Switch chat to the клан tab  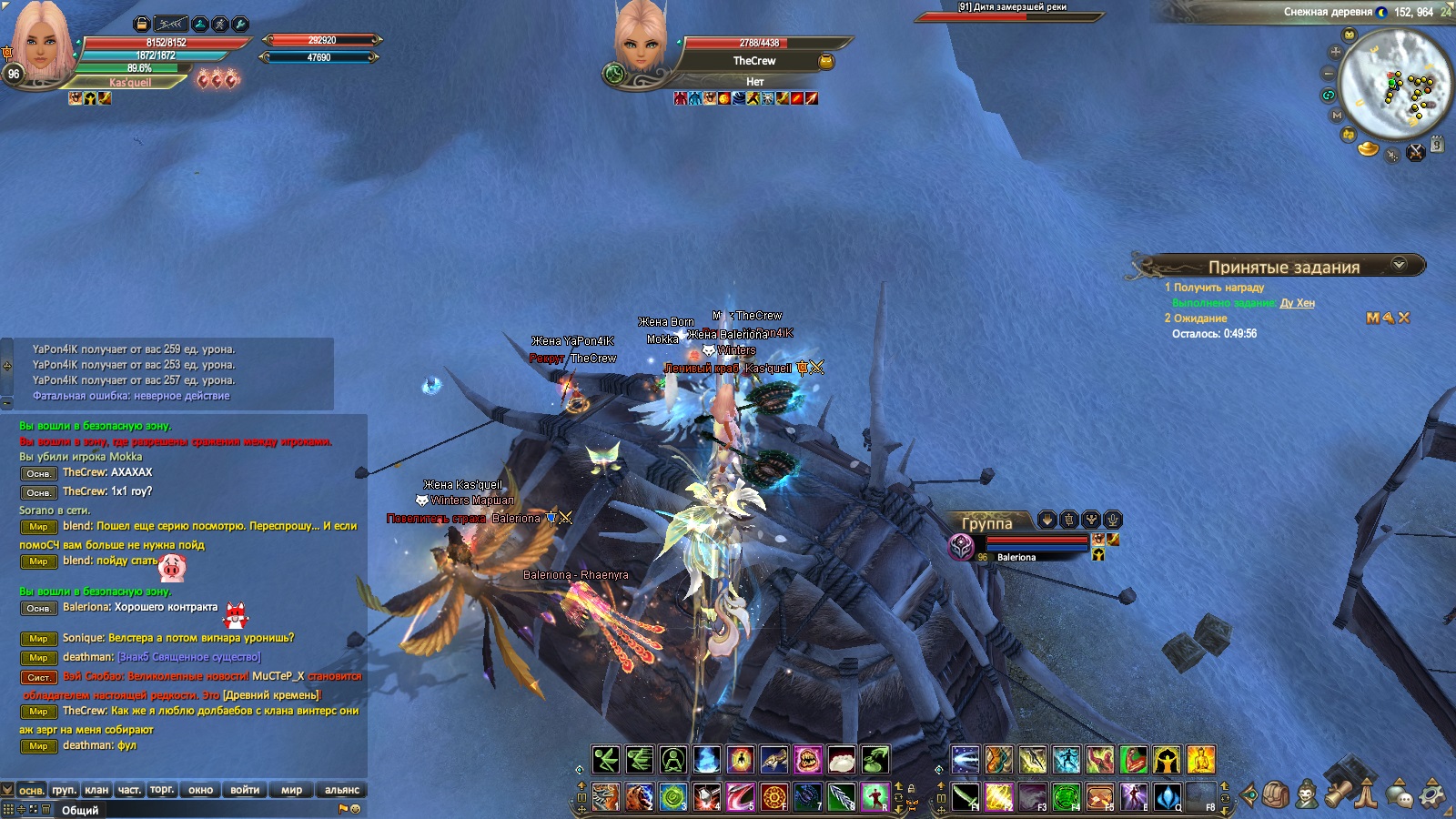(96, 790)
